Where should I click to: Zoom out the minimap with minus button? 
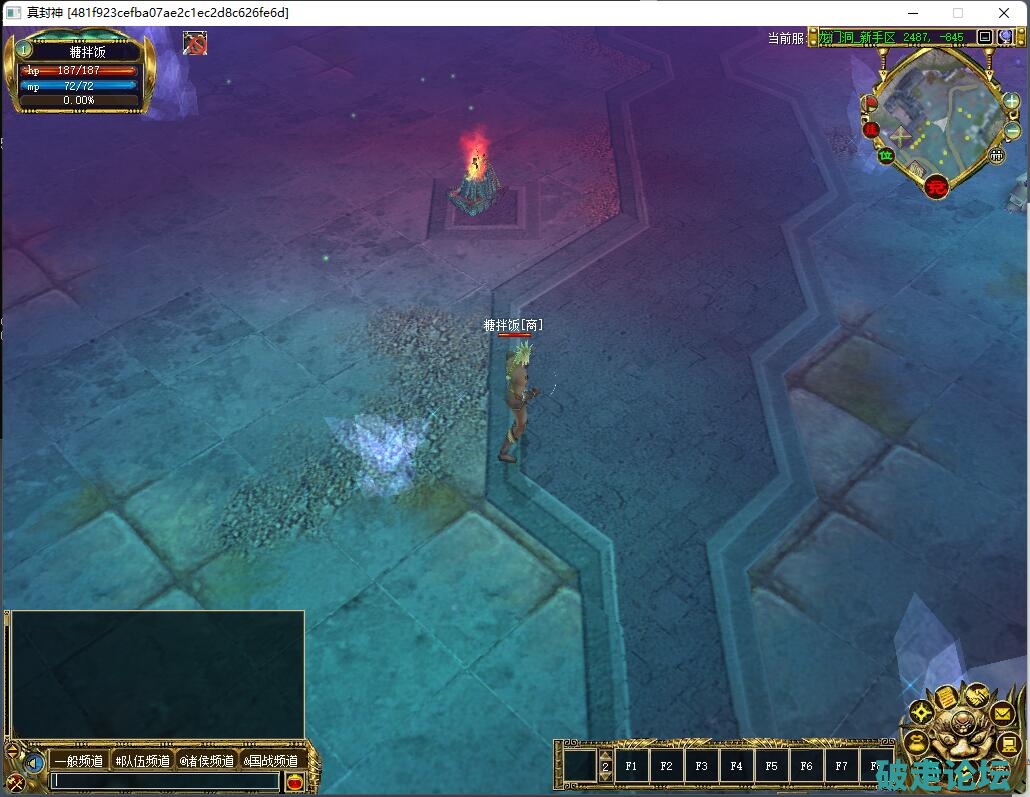[1011, 130]
